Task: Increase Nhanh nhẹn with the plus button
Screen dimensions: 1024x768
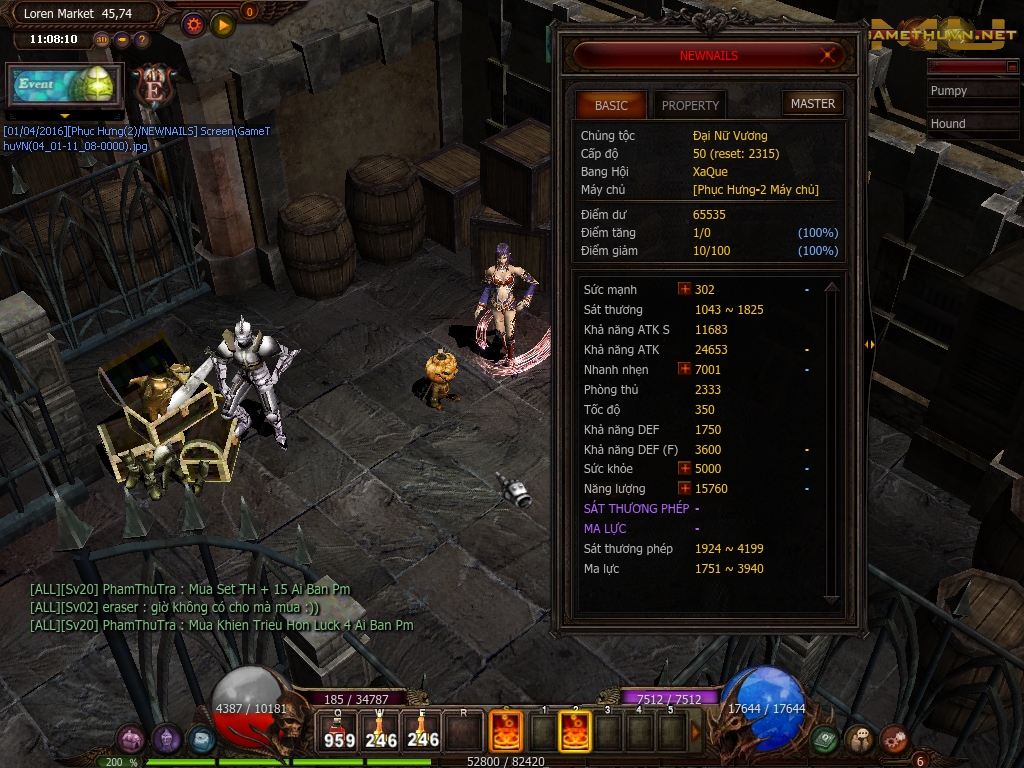Action: click(685, 369)
